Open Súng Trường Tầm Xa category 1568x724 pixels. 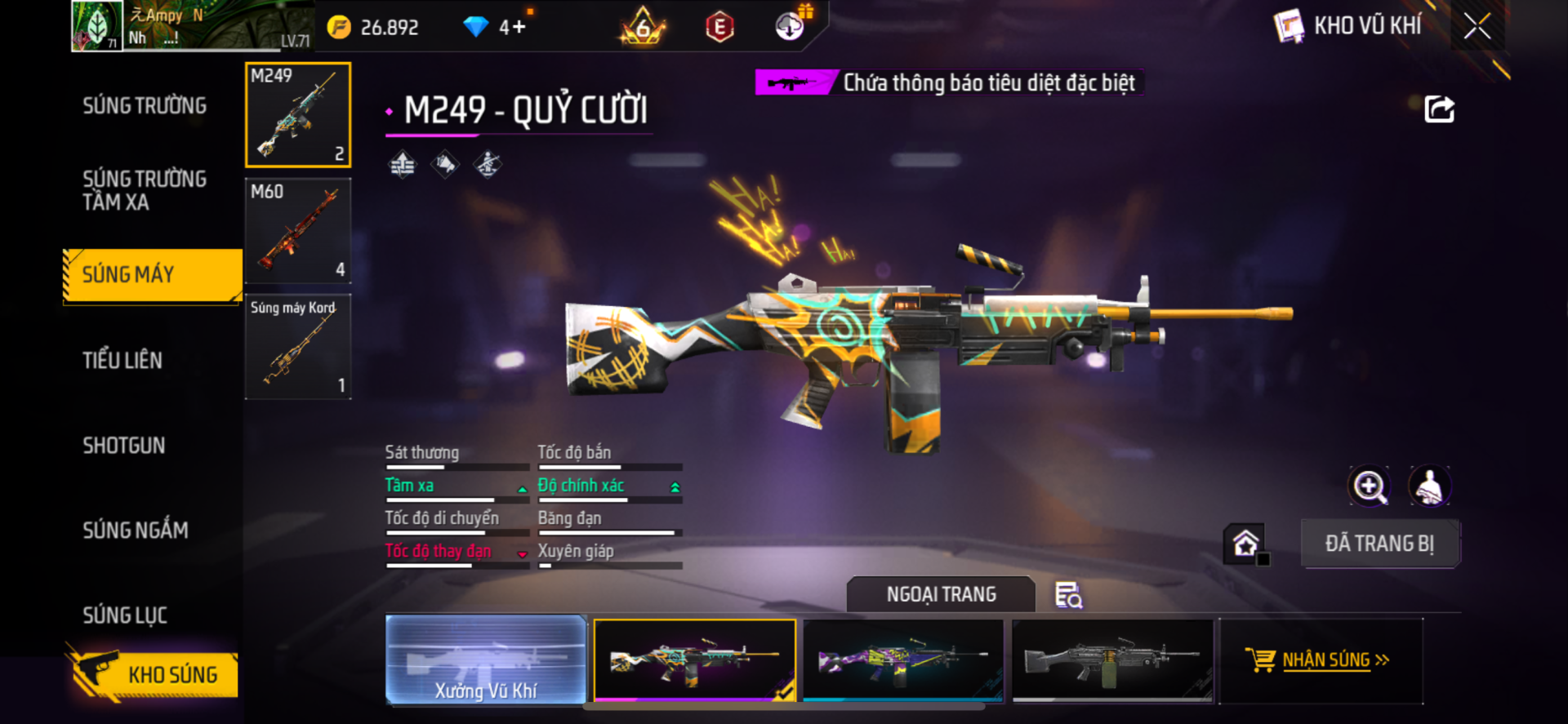coord(145,190)
